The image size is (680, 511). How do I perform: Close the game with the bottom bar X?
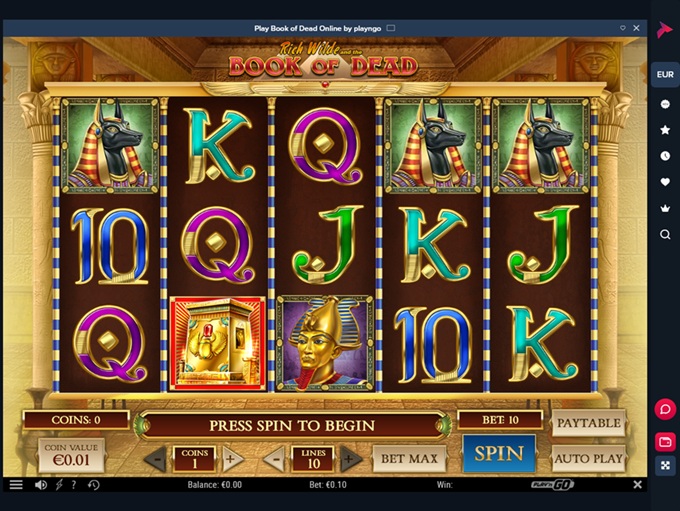[637, 485]
